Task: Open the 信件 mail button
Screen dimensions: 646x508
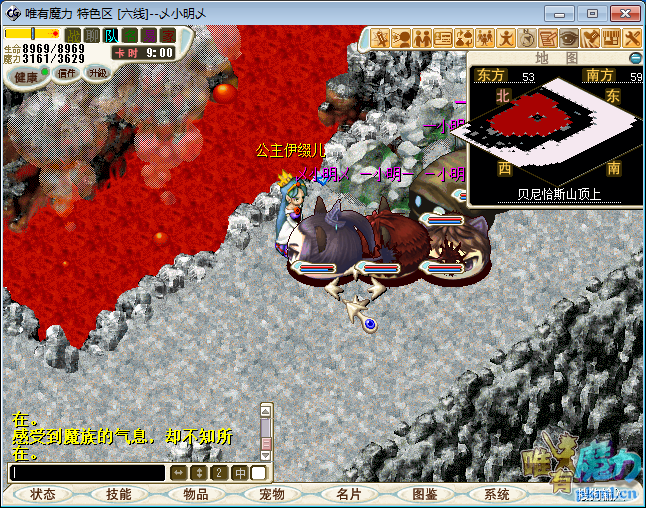Action: tap(68, 73)
